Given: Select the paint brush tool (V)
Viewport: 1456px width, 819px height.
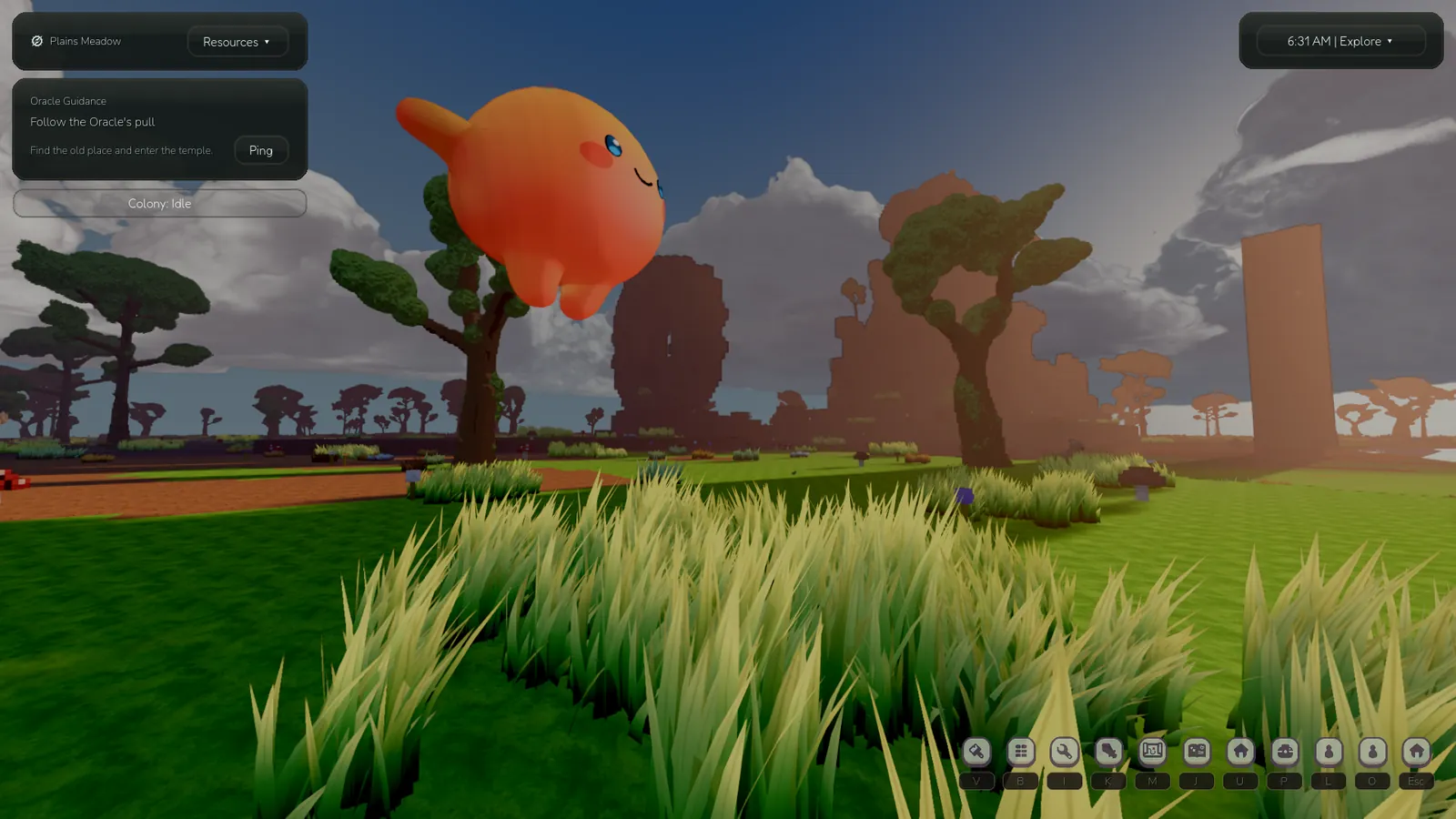Looking at the screenshot, I should [x=977, y=752].
